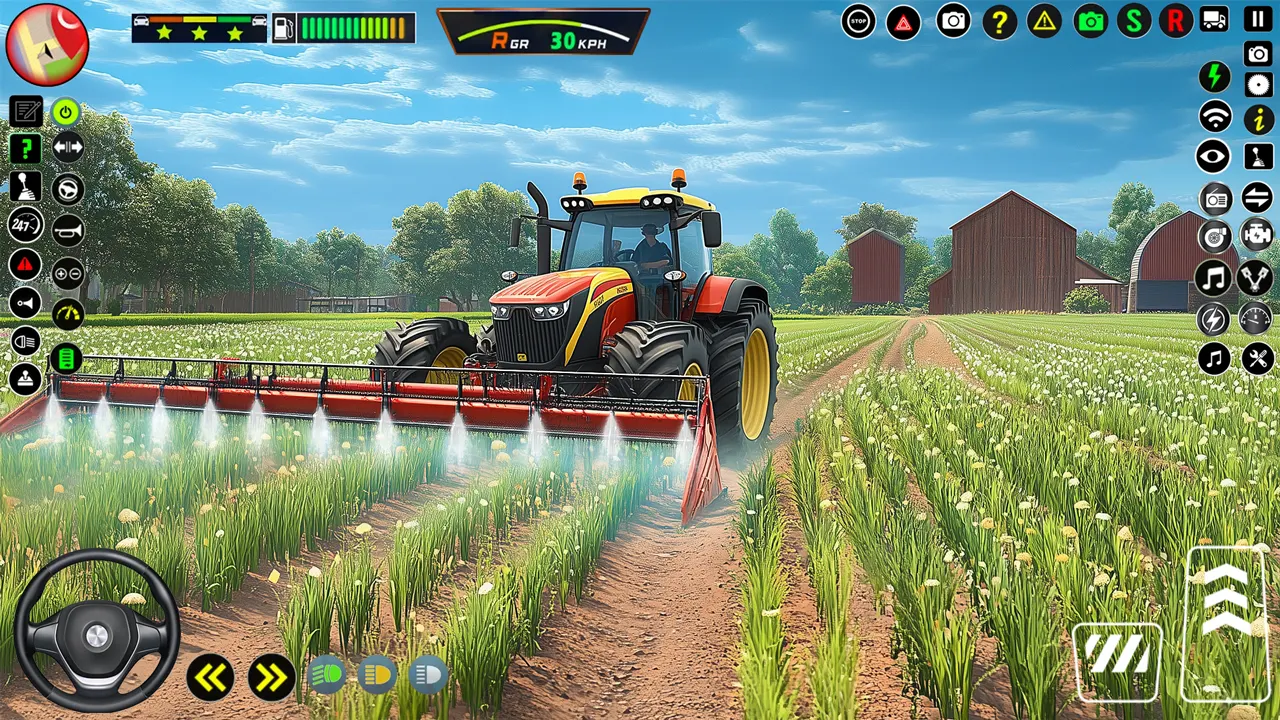This screenshot has width=1280, height=720.
Task: Activate the right turn indicator arrows
Action: click(271, 677)
